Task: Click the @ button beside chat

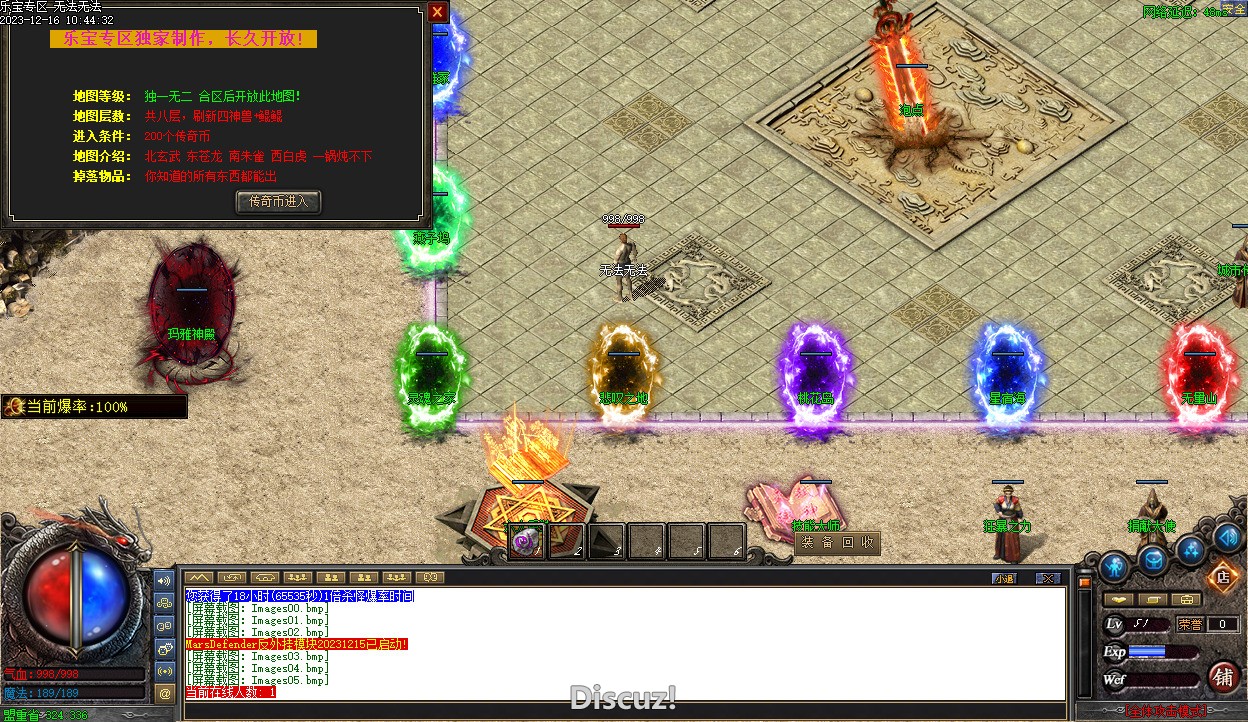Action: click(x=166, y=692)
